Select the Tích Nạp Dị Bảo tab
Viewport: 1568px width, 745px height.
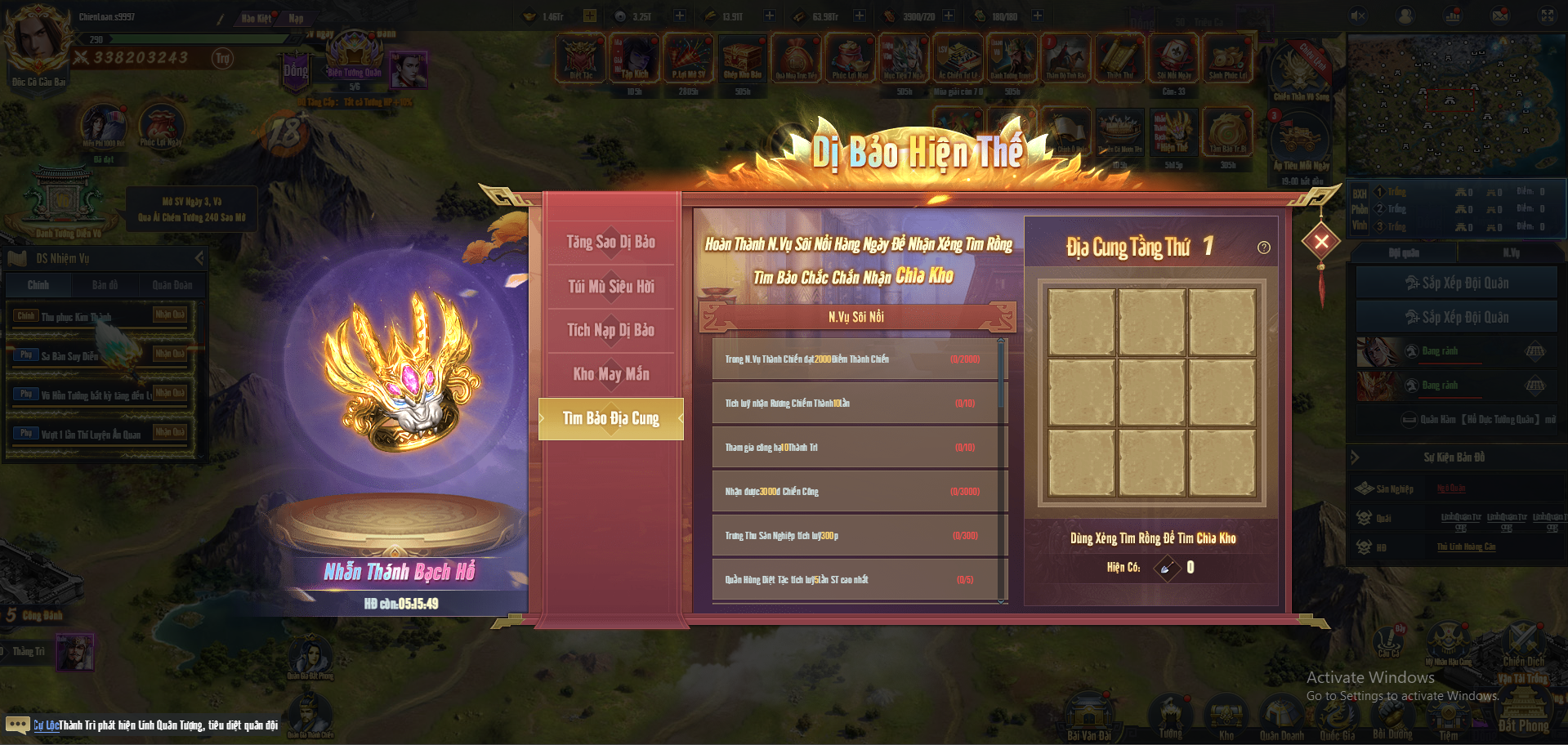click(611, 330)
